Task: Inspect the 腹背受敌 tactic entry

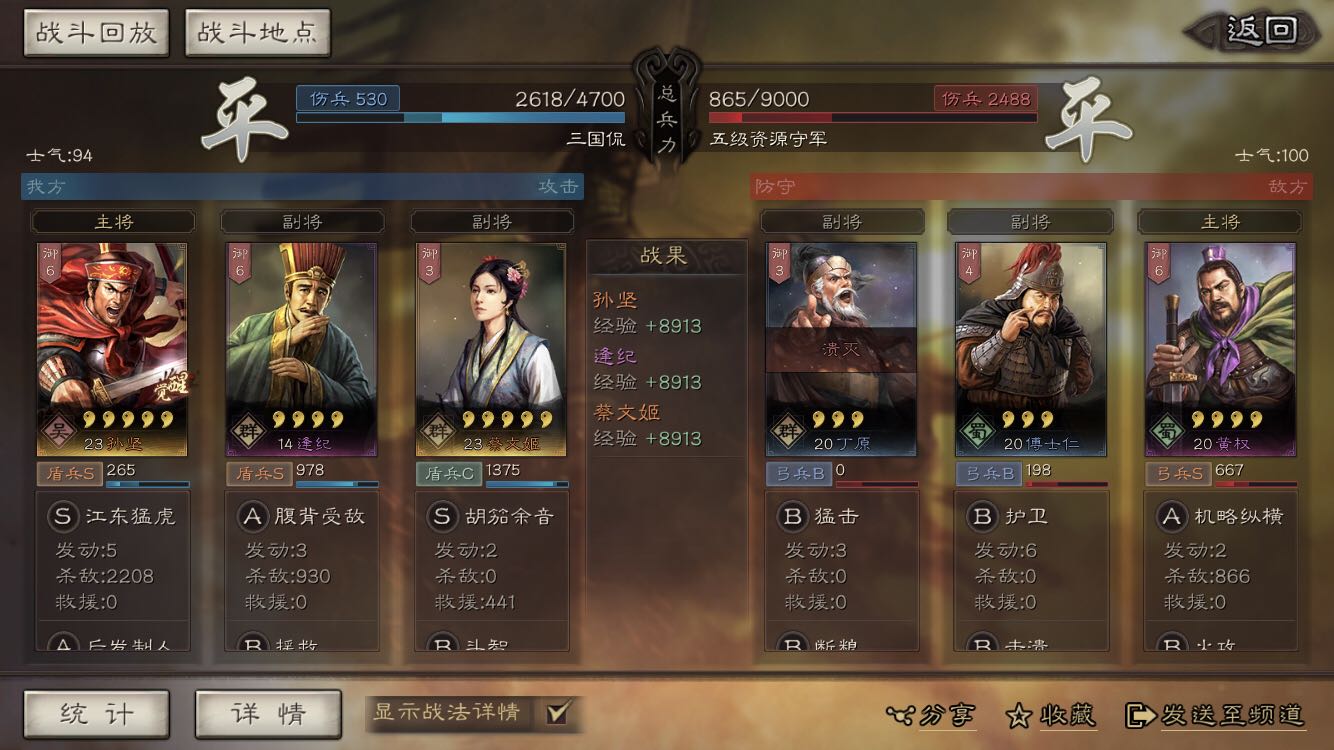Action: click(302, 517)
